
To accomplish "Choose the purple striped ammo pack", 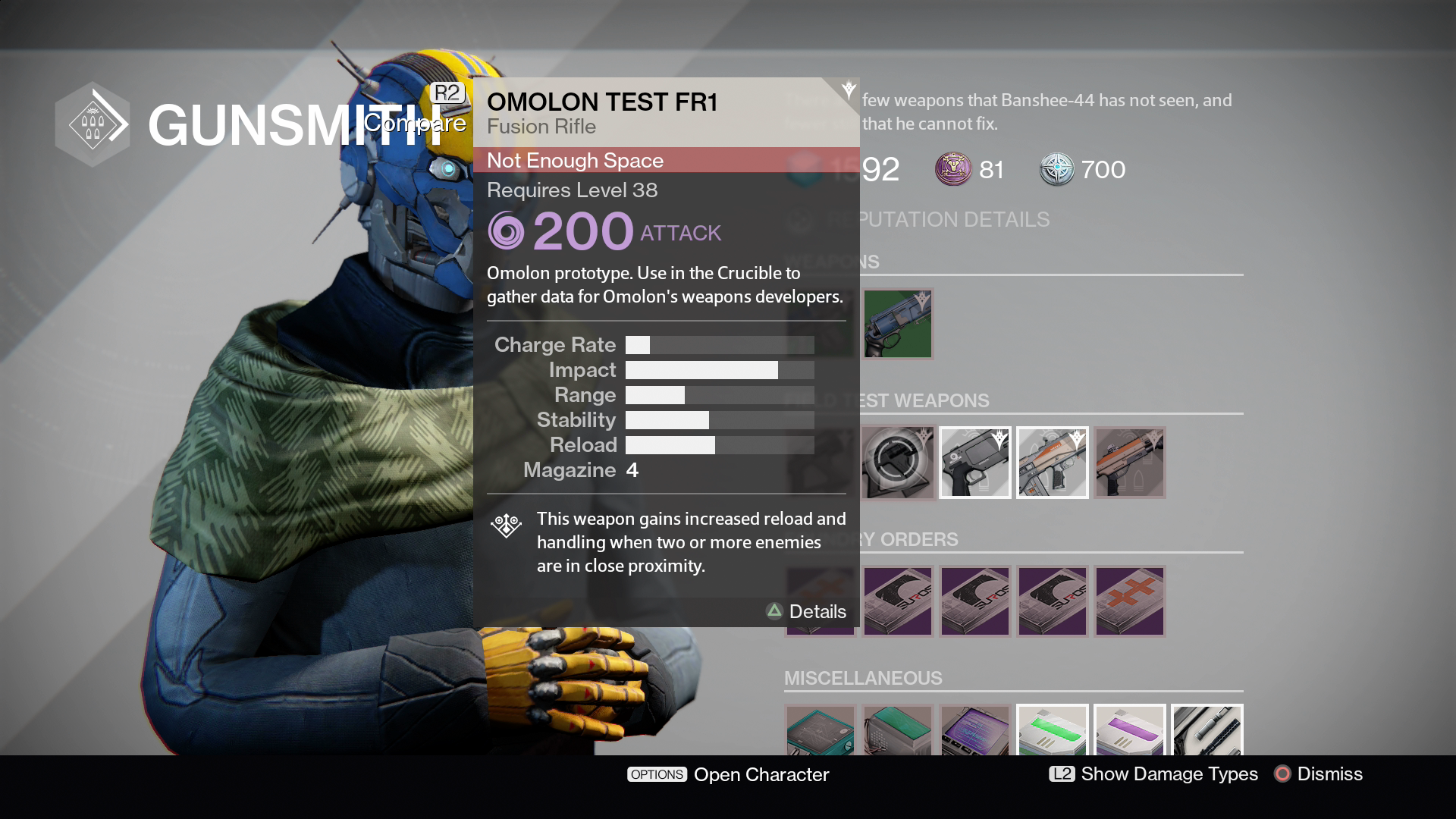I will [x=1129, y=731].
